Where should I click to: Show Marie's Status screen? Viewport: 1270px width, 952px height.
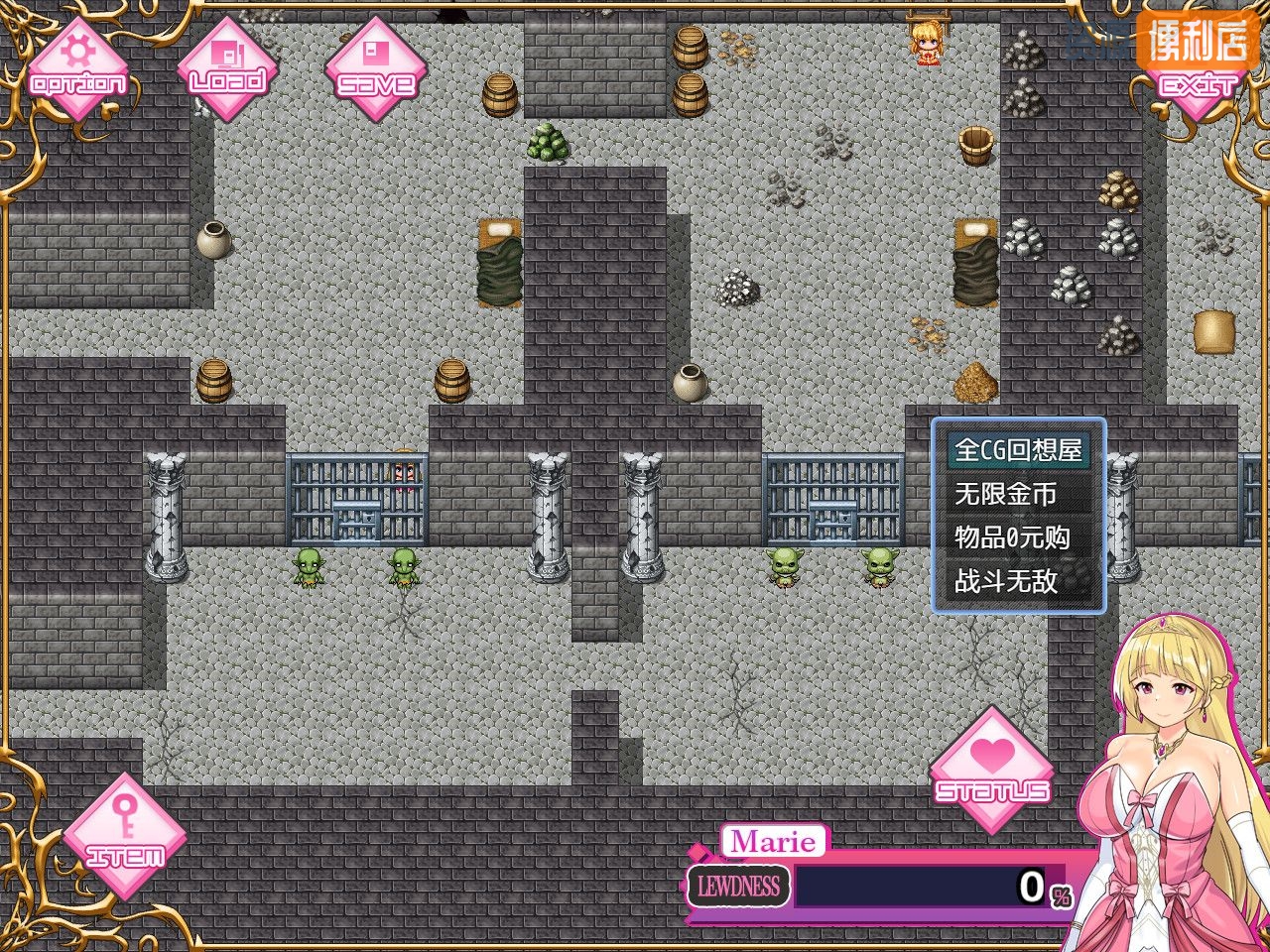[991, 771]
